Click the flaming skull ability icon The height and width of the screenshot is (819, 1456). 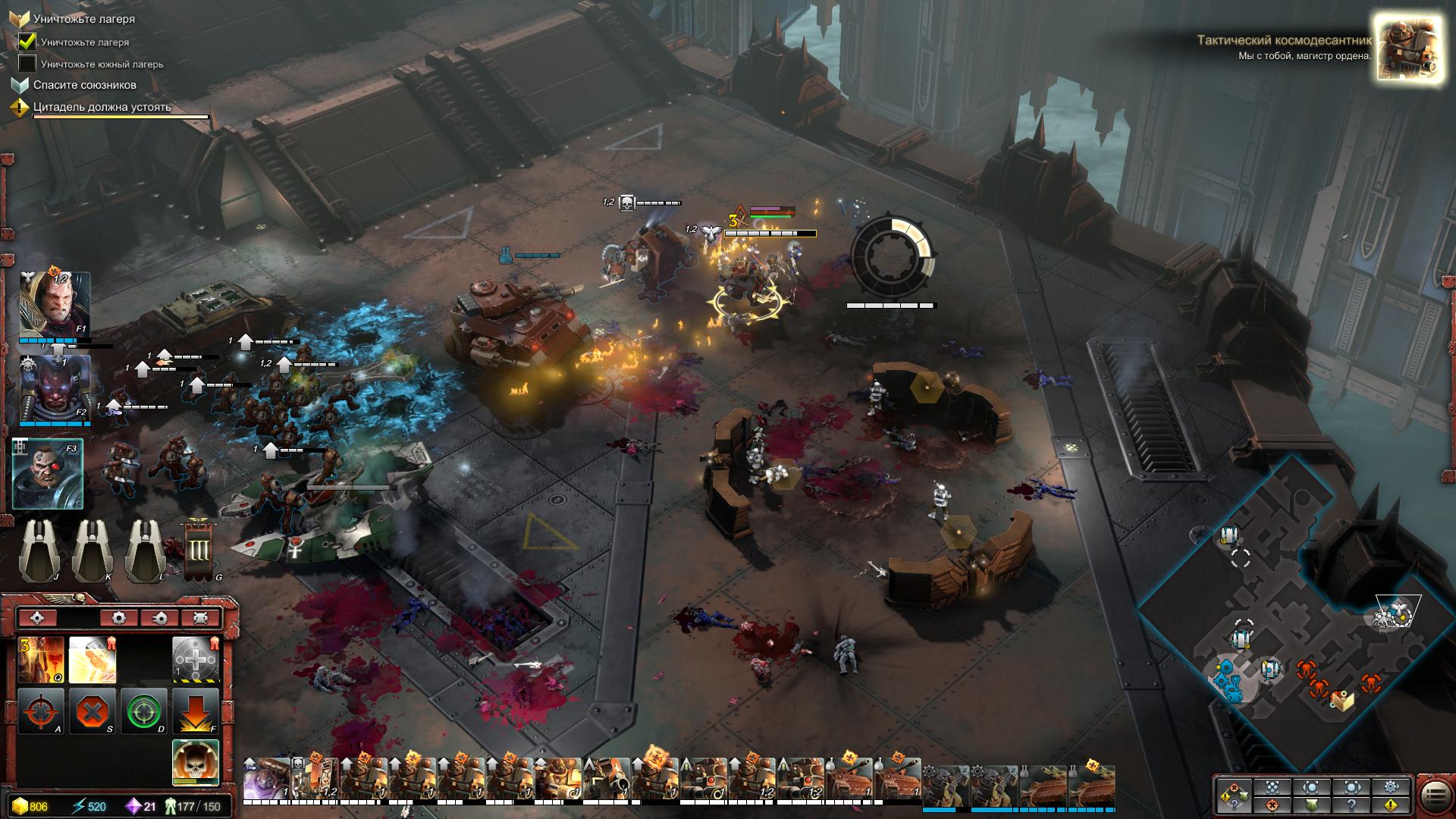pos(195,761)
